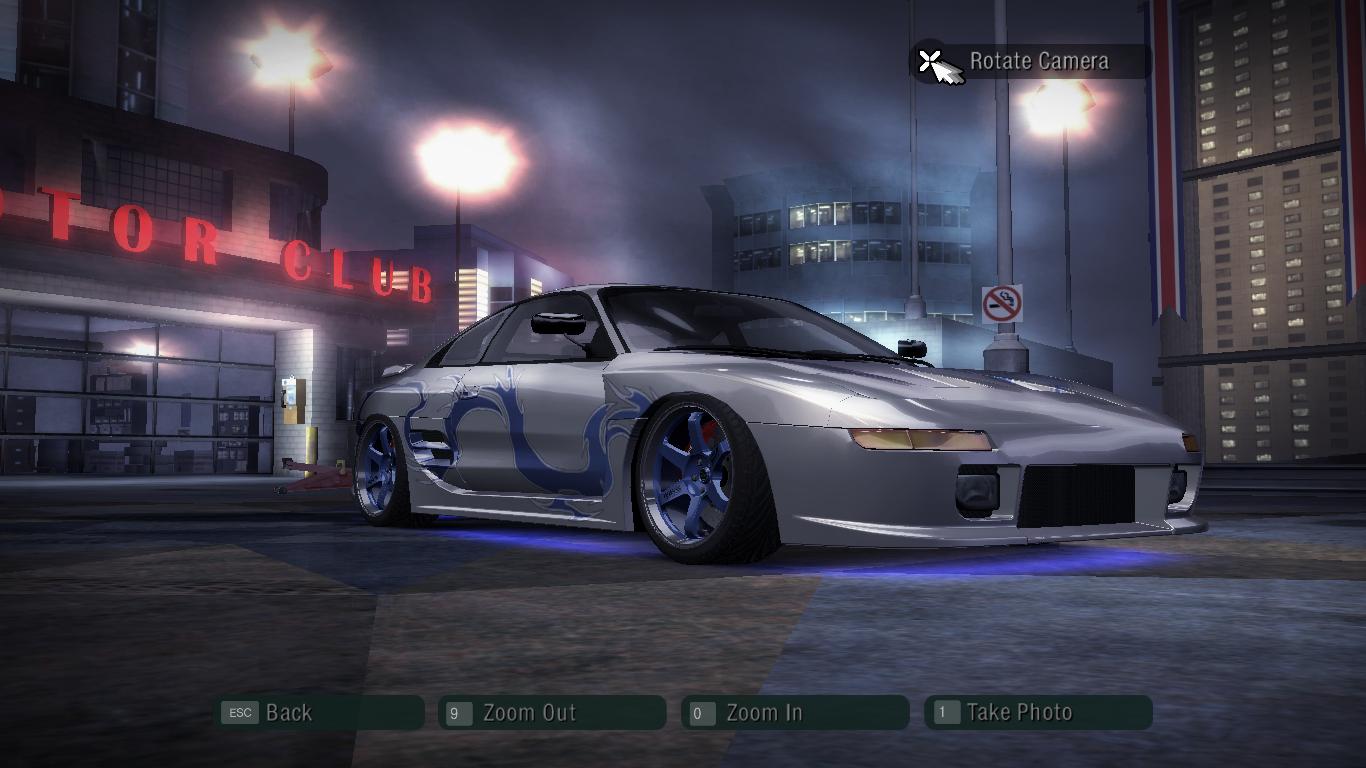
Task: Activate the Rotate Camera control
Action: click(1030, 62)
